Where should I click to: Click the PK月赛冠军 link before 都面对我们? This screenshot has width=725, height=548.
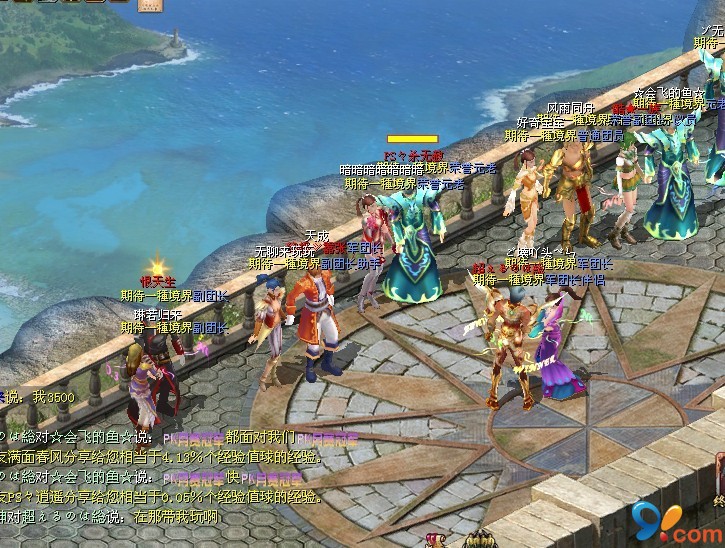(x=193, y=437)
